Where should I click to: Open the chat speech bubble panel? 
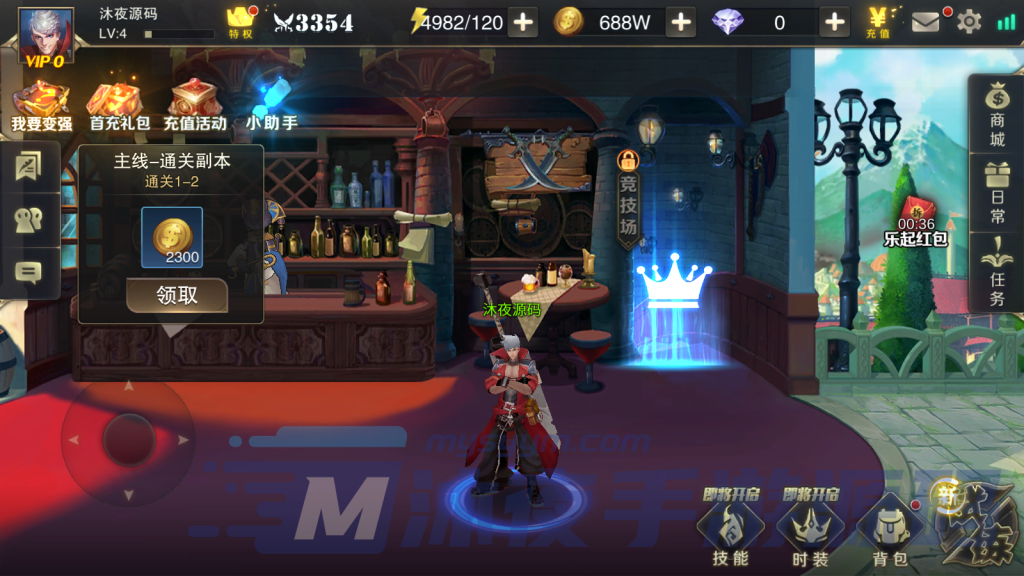pos(28,272)
